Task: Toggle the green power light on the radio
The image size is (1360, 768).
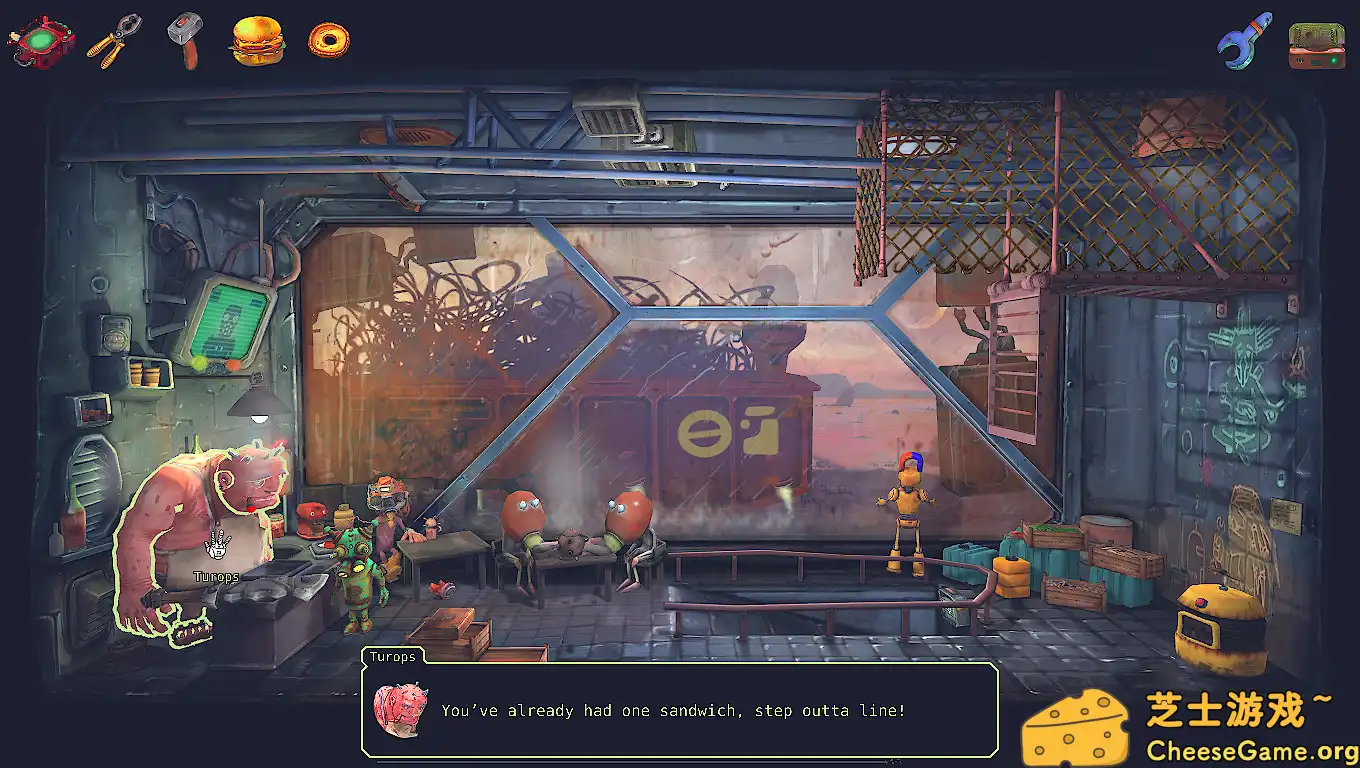Action: pyautogui.click(x=1333, y=60)
